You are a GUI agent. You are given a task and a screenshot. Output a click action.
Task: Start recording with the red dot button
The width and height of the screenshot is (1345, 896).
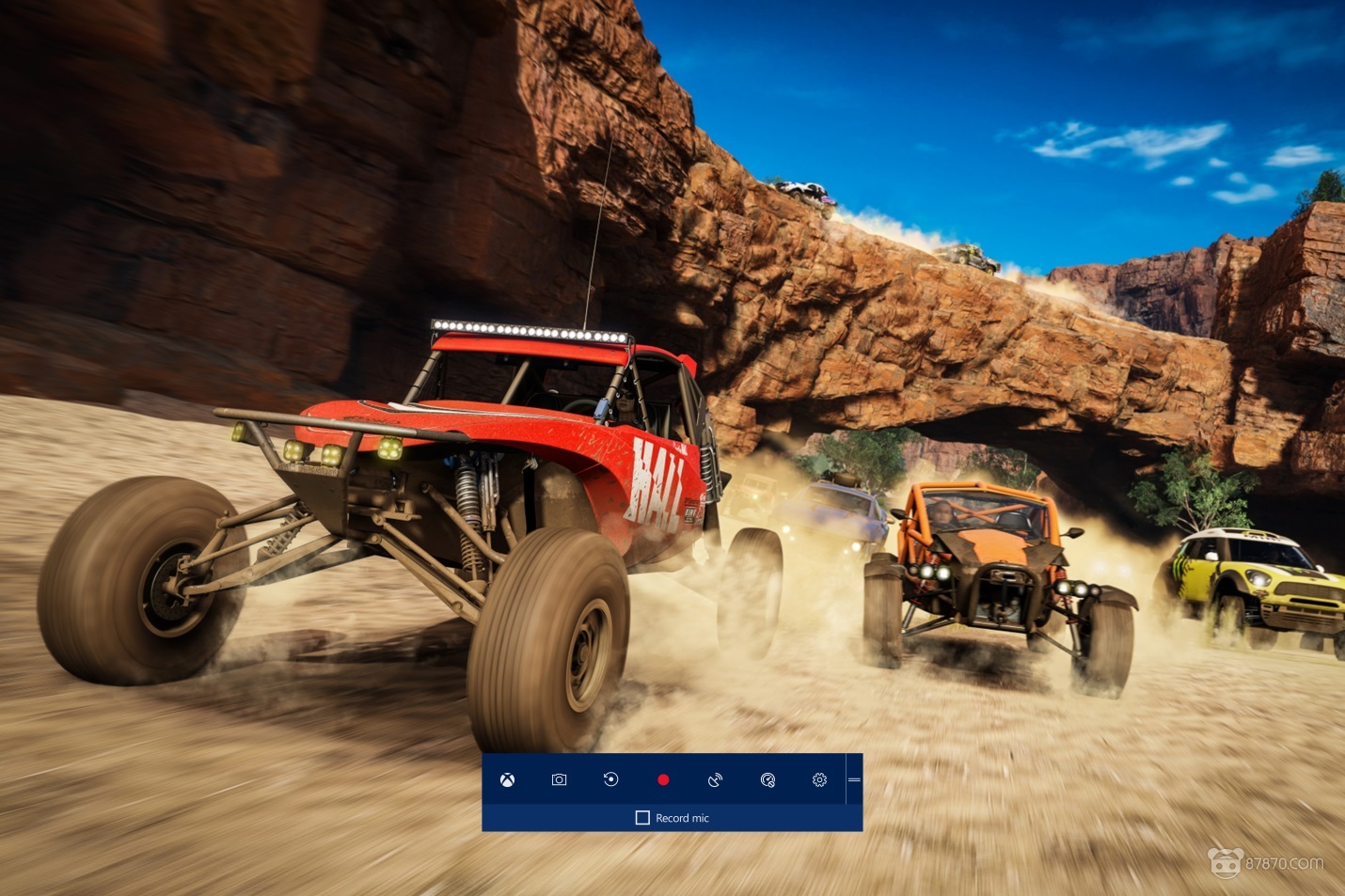pyautogui.click(x=663, y=779)
